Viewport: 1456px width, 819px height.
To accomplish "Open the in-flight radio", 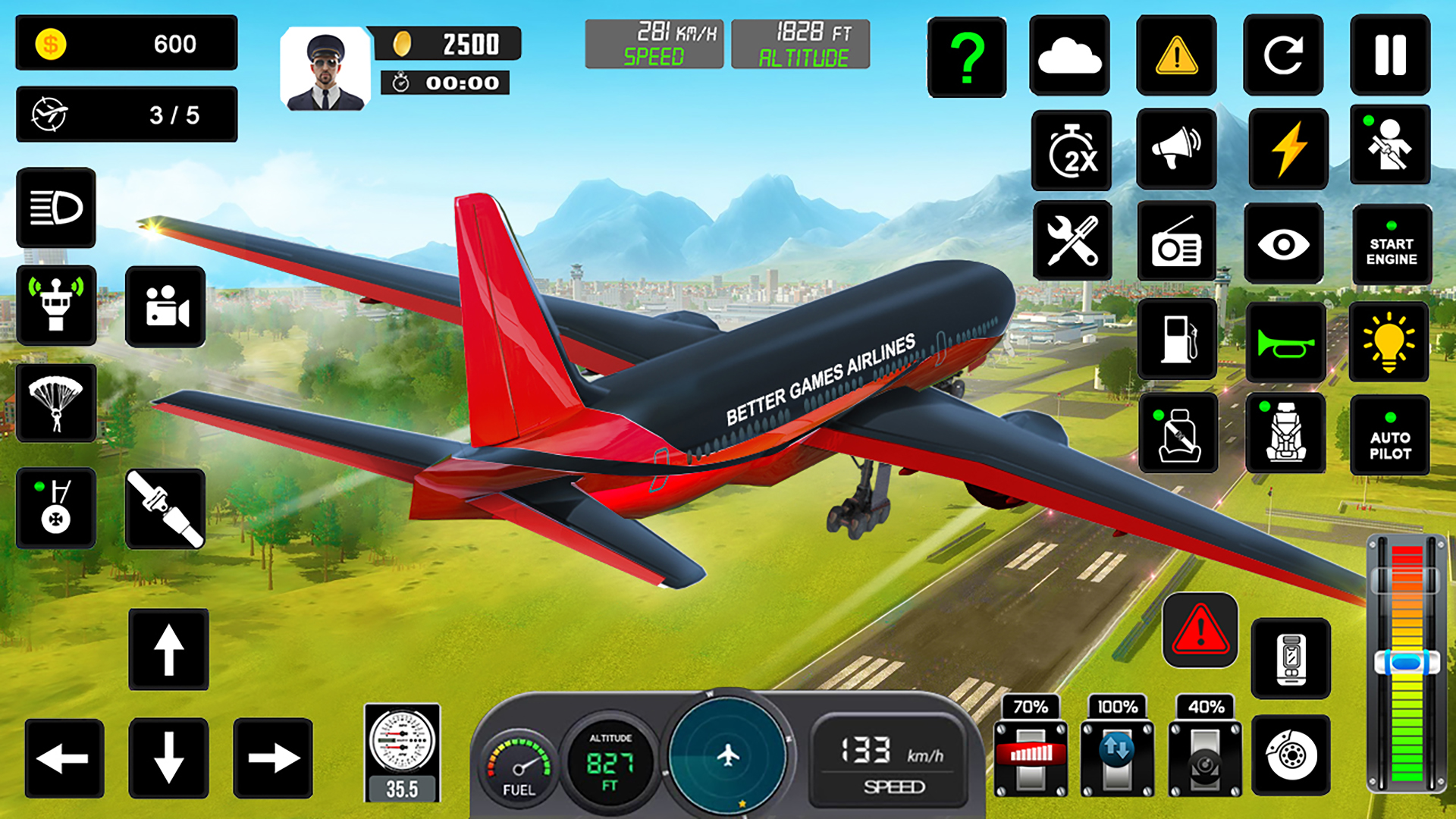I will [1177, 241].
